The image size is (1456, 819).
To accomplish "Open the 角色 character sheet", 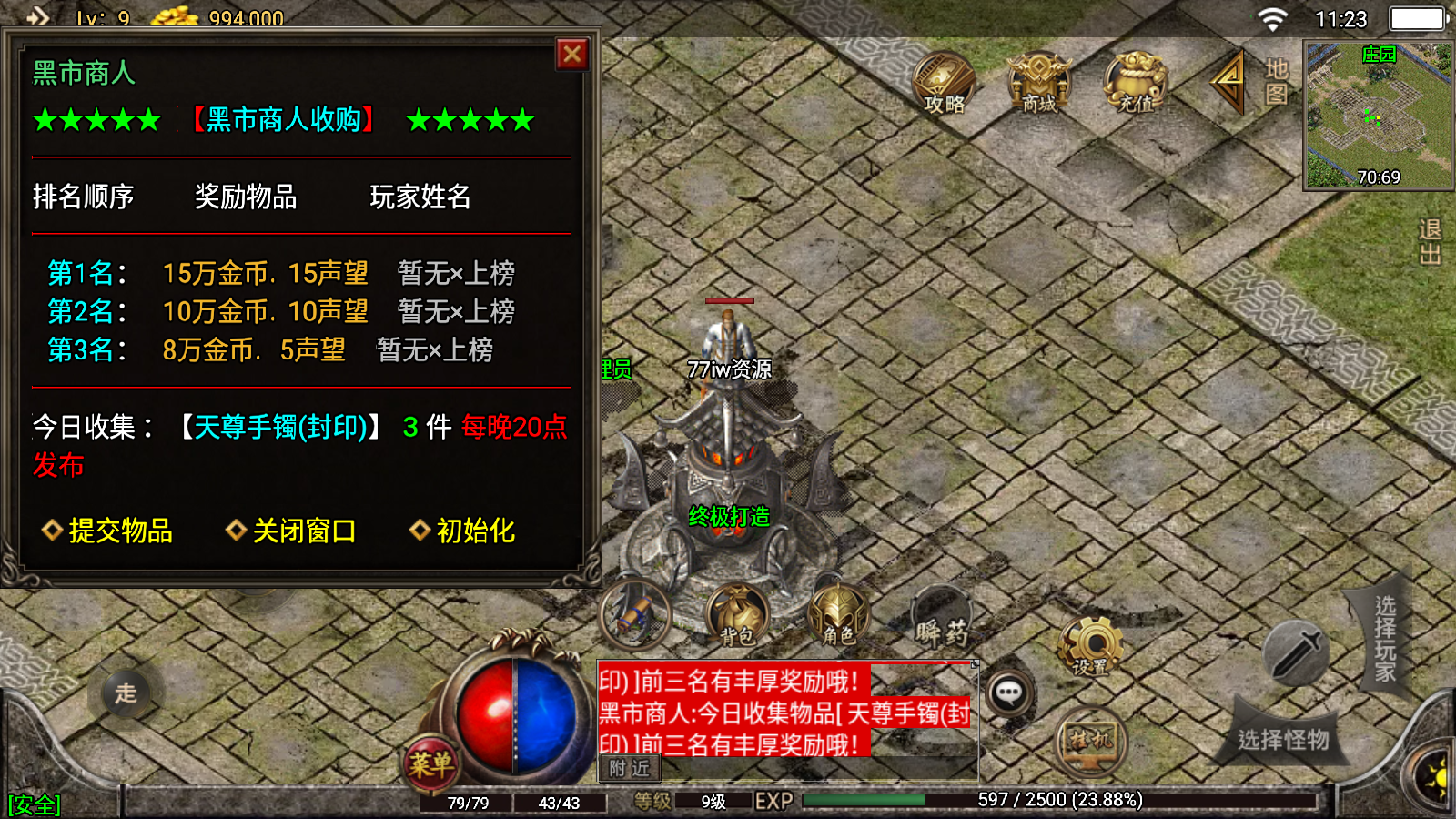I will tap(838, 615).
